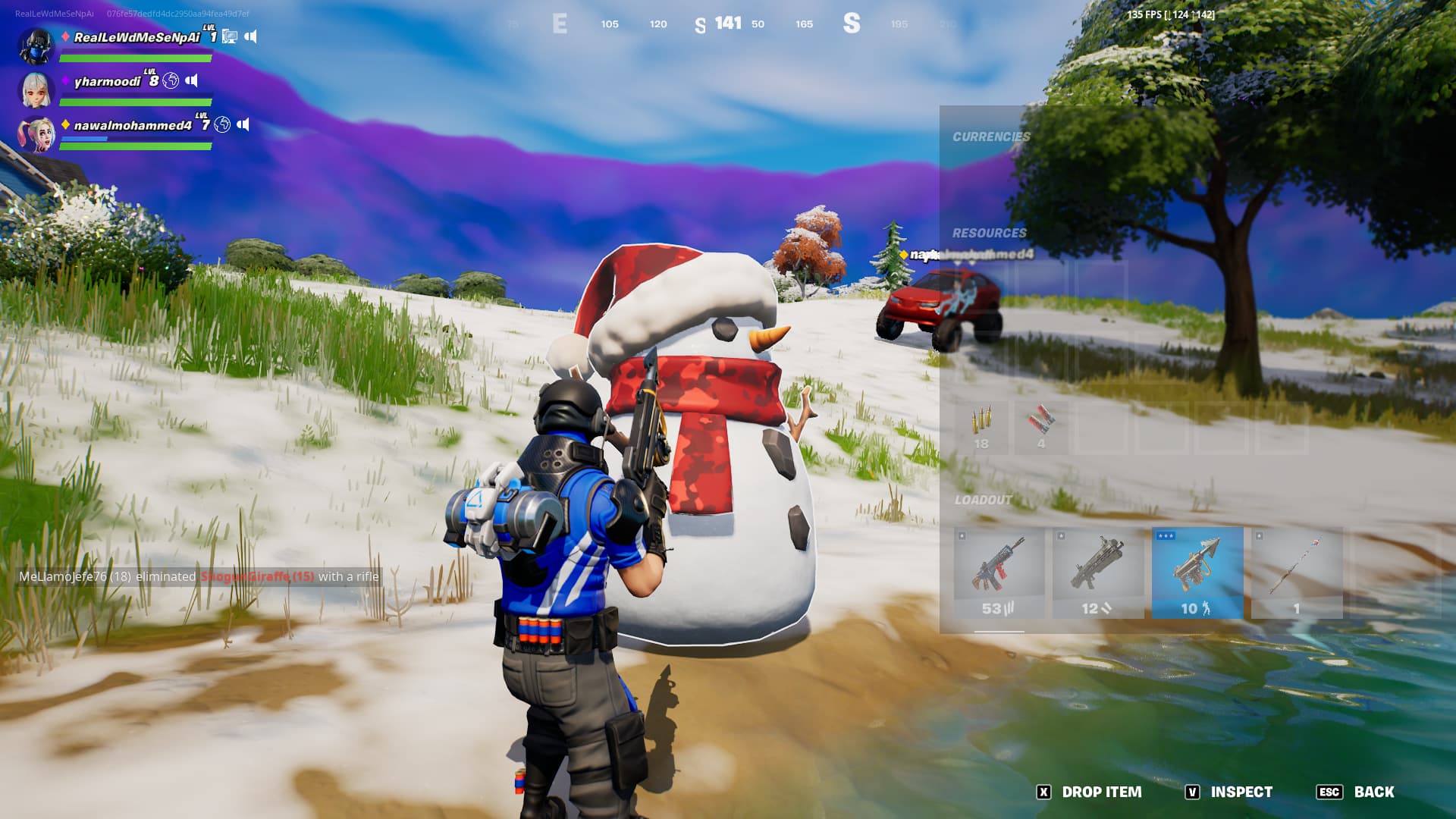This screenshot has height=819, width=1456.
Task: Expand the CURRENCIES section
Action: pyautogui.click(x=990, y=137)
